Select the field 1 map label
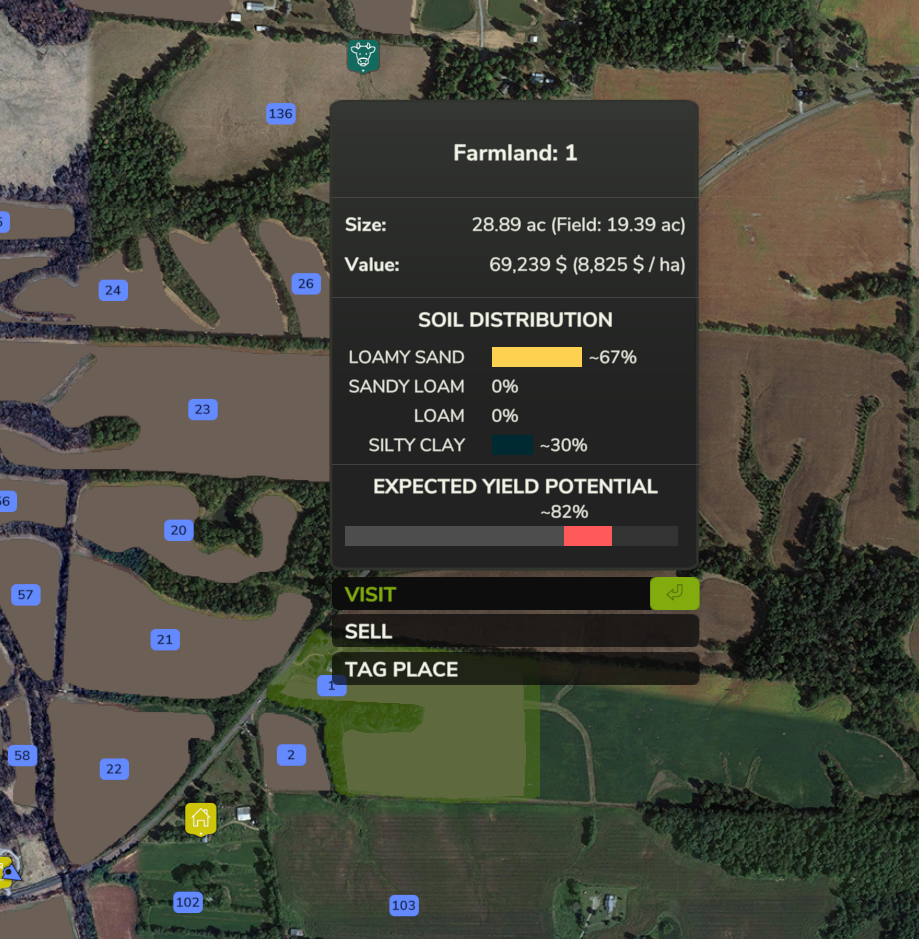The image size is (919, 939). click(332, 685)
